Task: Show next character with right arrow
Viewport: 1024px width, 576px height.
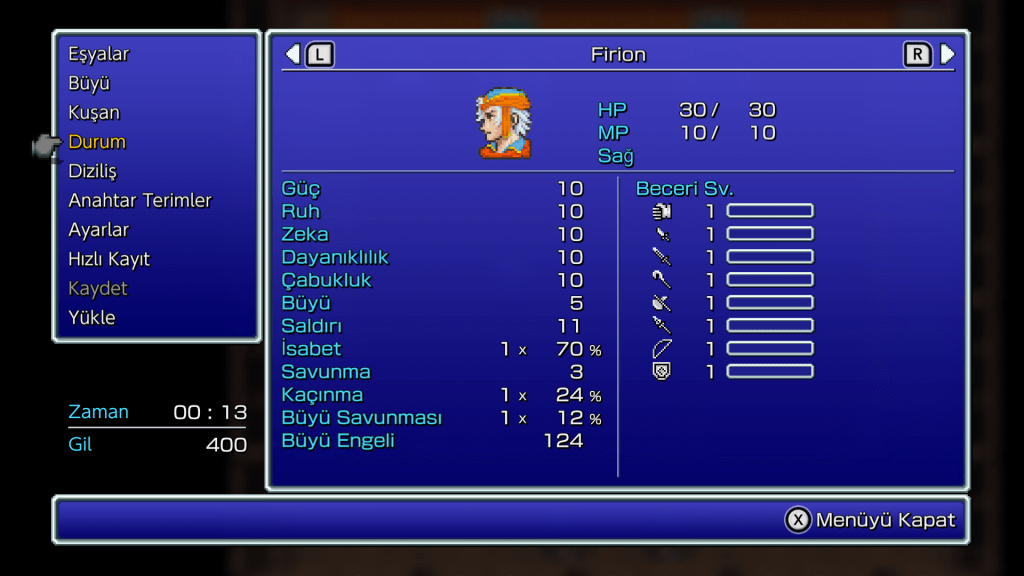Action: tap(947, 54)
